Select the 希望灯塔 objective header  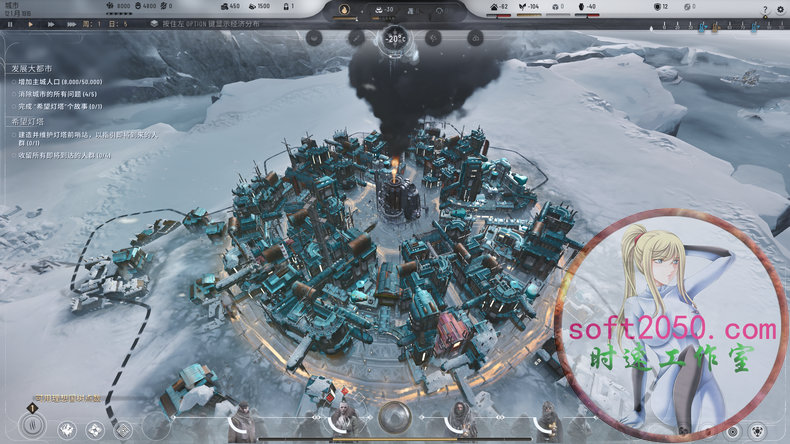29,121
